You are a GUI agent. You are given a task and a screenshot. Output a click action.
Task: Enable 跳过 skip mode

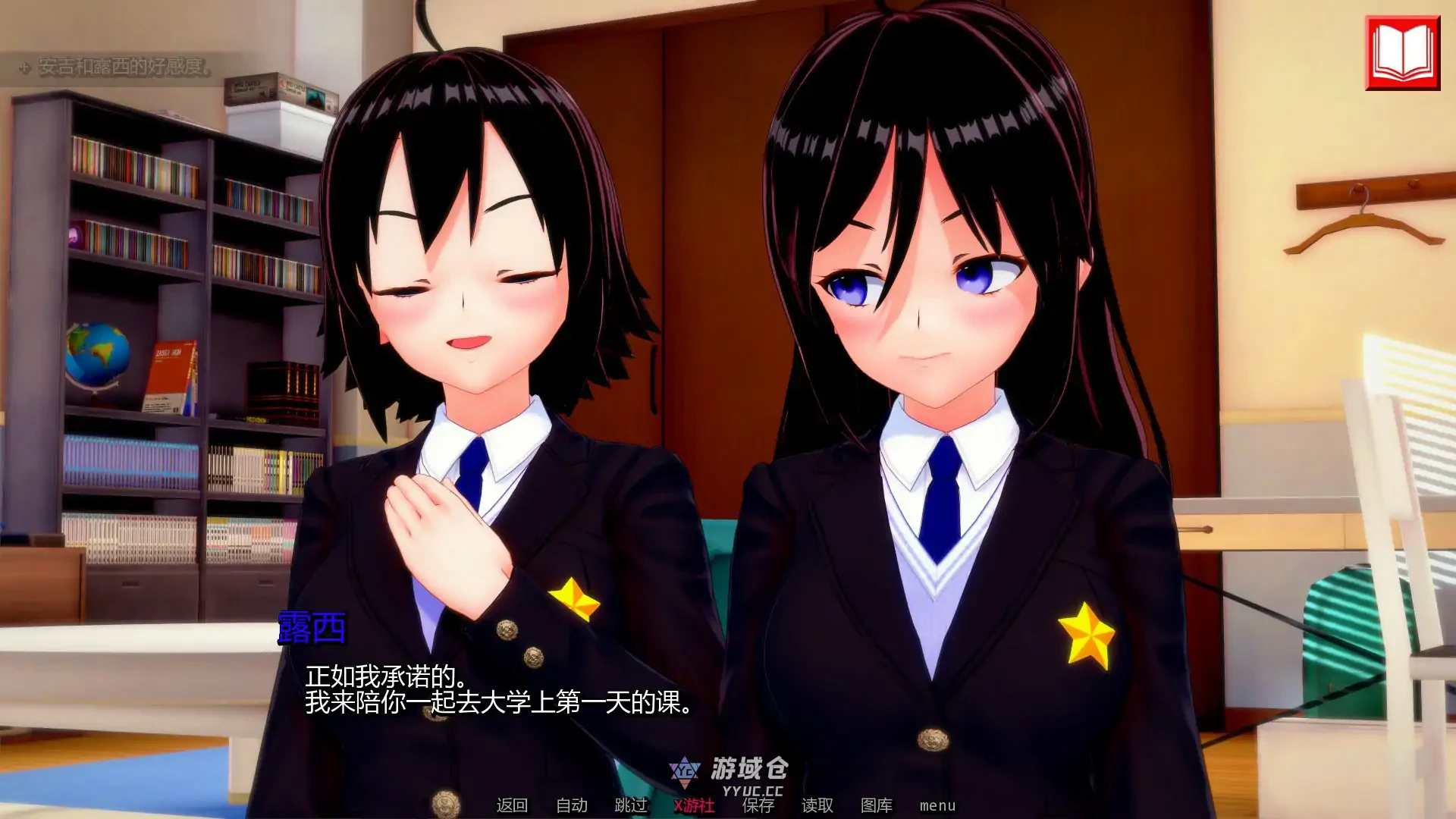[632, 806]
